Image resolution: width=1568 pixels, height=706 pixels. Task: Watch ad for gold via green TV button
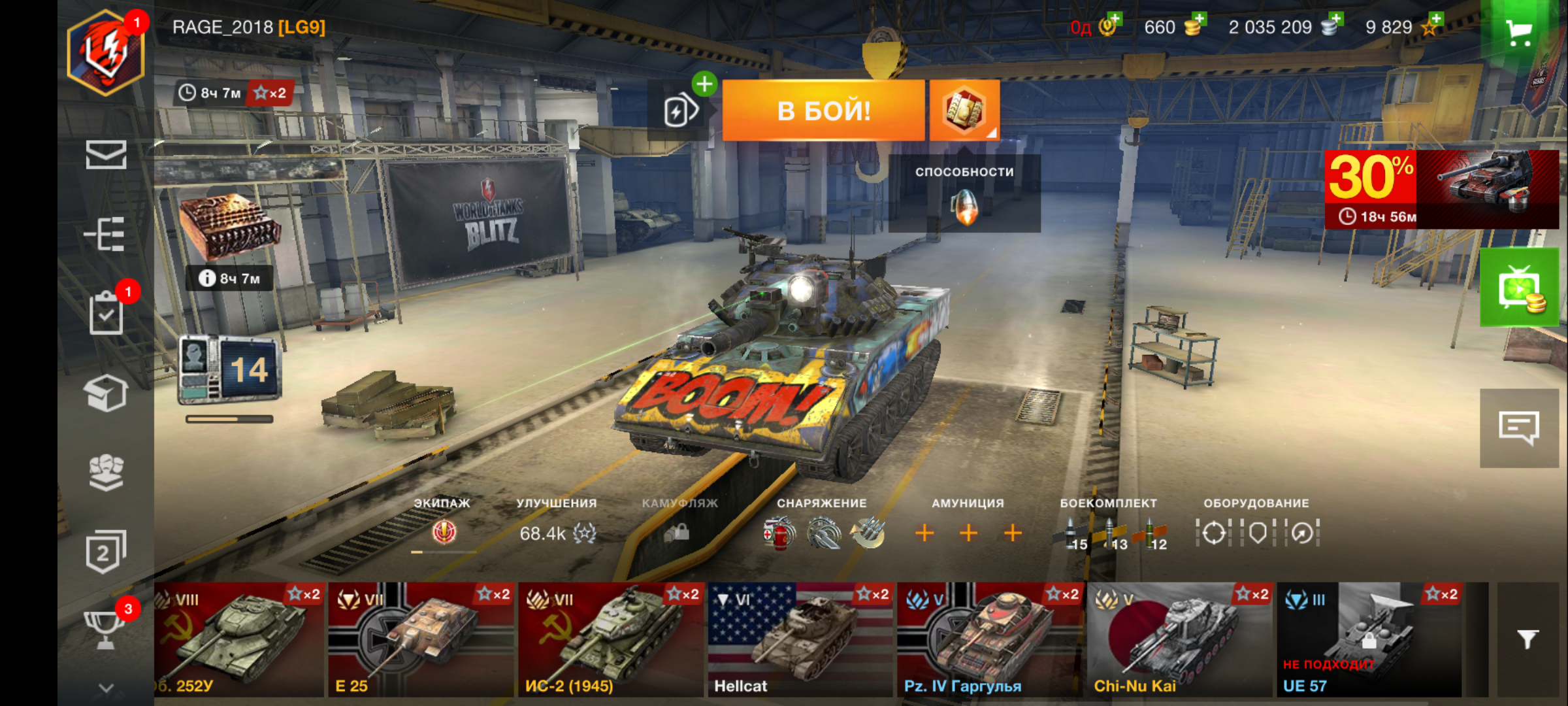tap(1519, 287)
